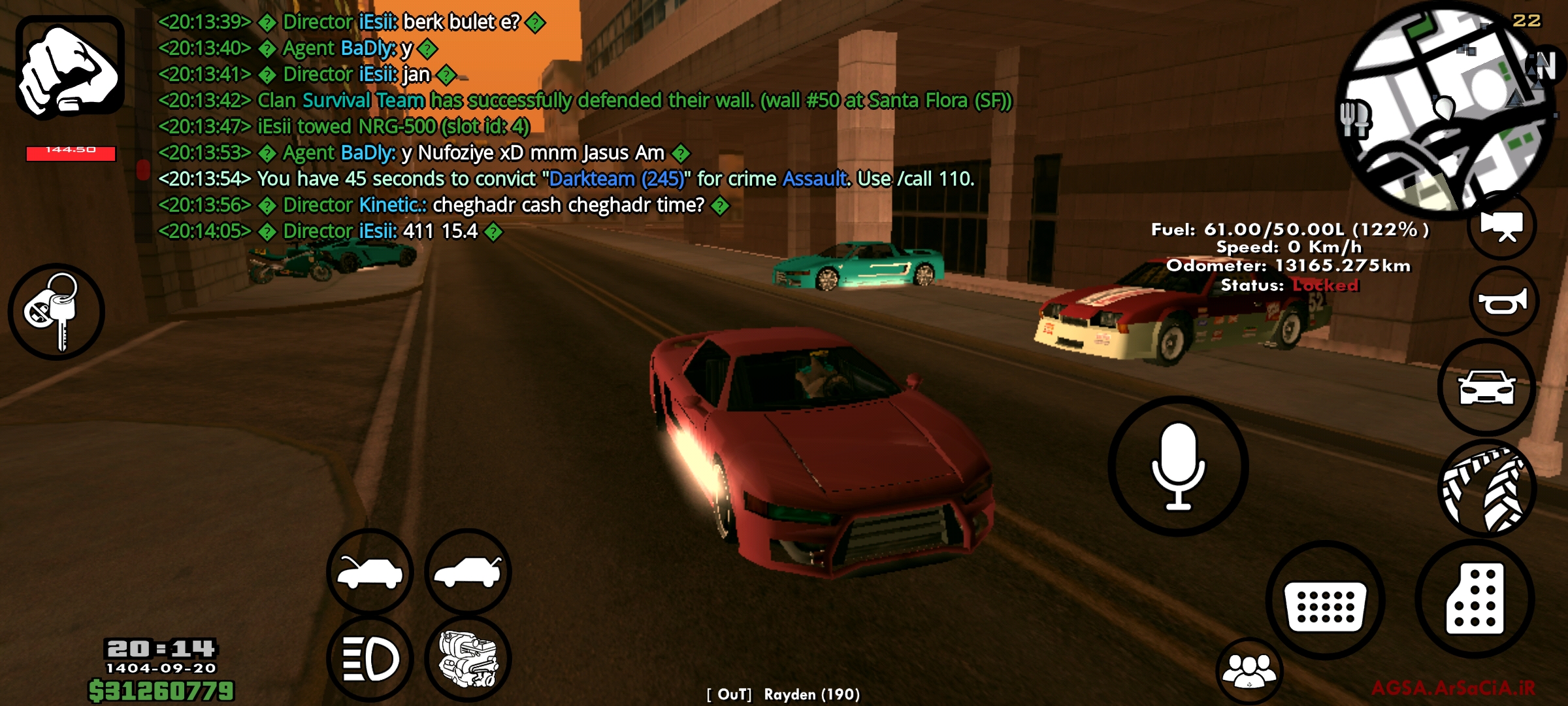
Task: Toggle the car key lock button
Action: (x=56, y=312)
